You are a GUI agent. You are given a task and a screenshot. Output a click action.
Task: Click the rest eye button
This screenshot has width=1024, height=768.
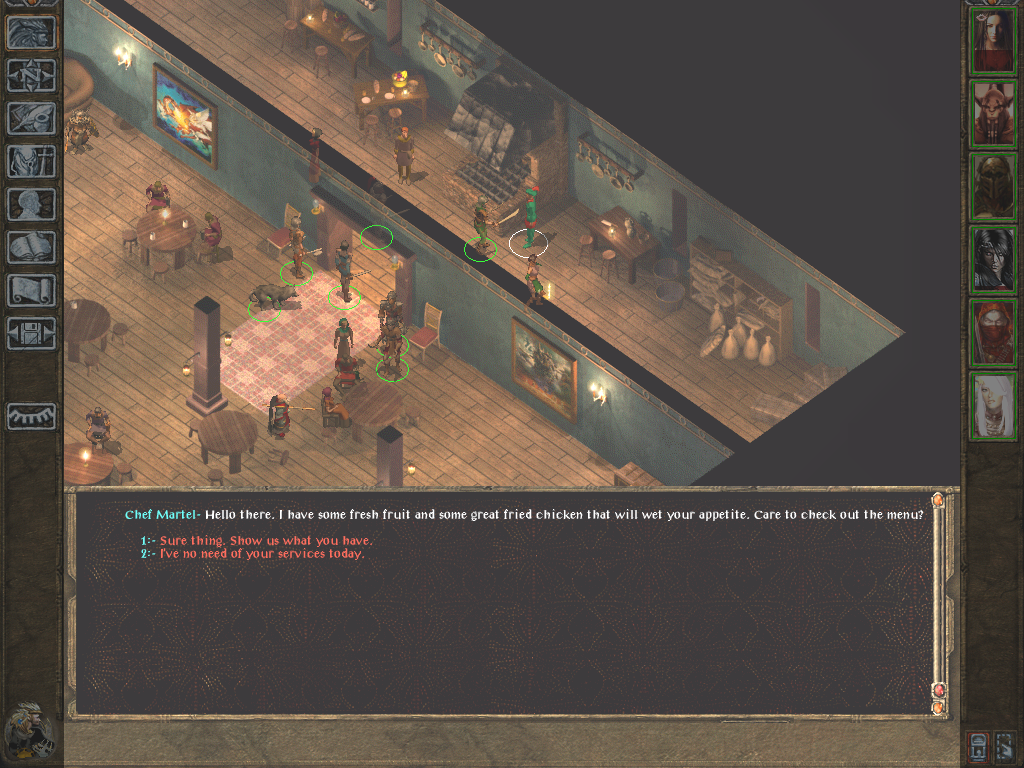(31, 416)
